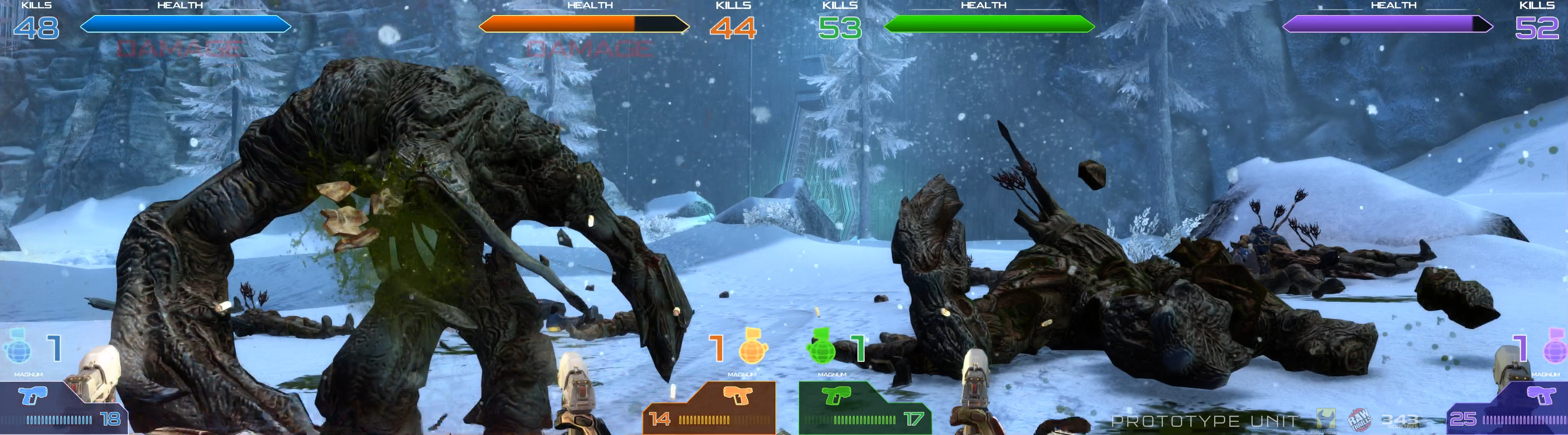Select the orange Magnum weapon icon
The height and width of the screenshot is (435, 1568).
point(737,396)
